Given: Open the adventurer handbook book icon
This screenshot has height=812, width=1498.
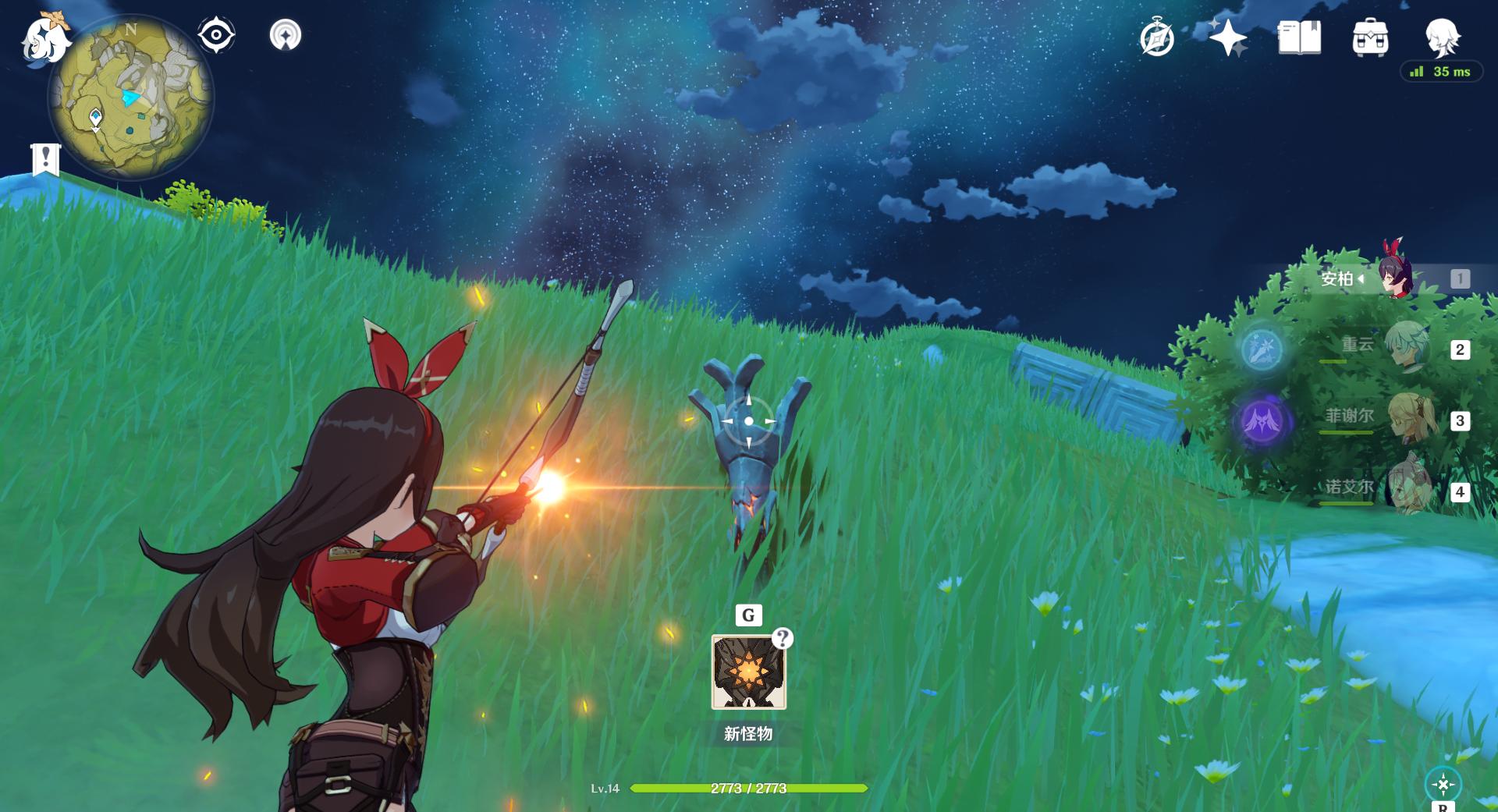Looking at the screenshot, I should click(x=1299, y=37).
